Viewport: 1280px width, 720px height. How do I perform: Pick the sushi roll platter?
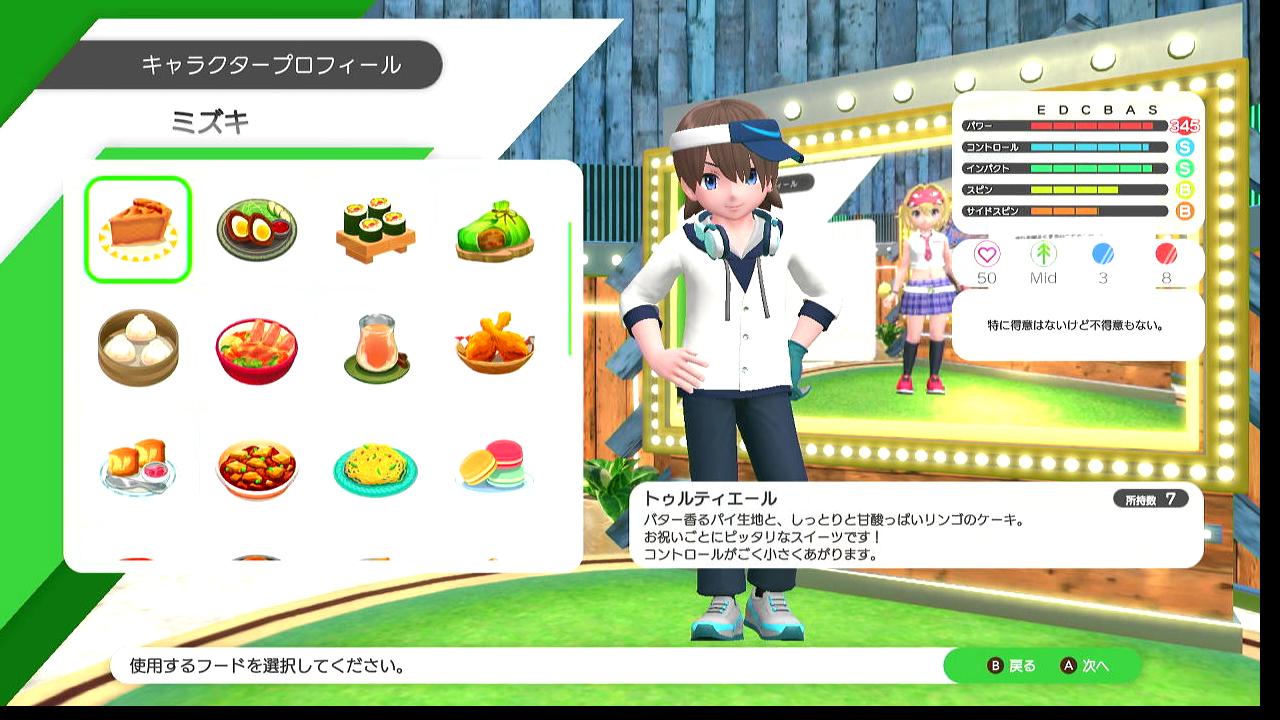point(375,229)
